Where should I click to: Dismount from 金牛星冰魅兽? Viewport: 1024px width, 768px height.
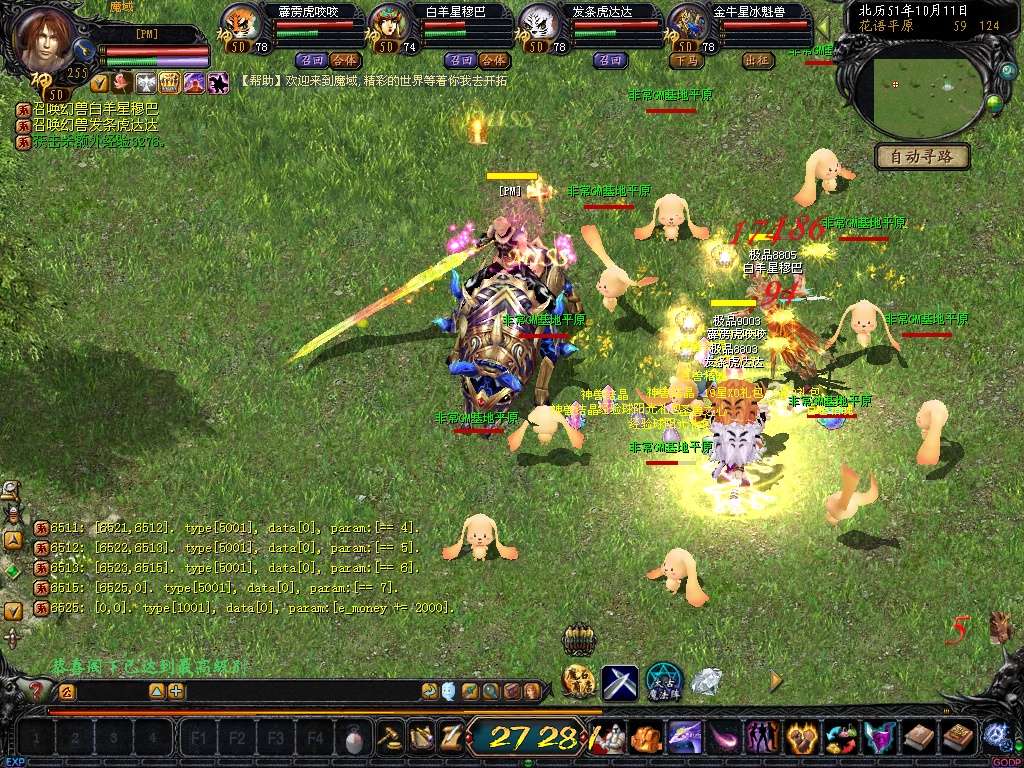[x=686, y=60]
